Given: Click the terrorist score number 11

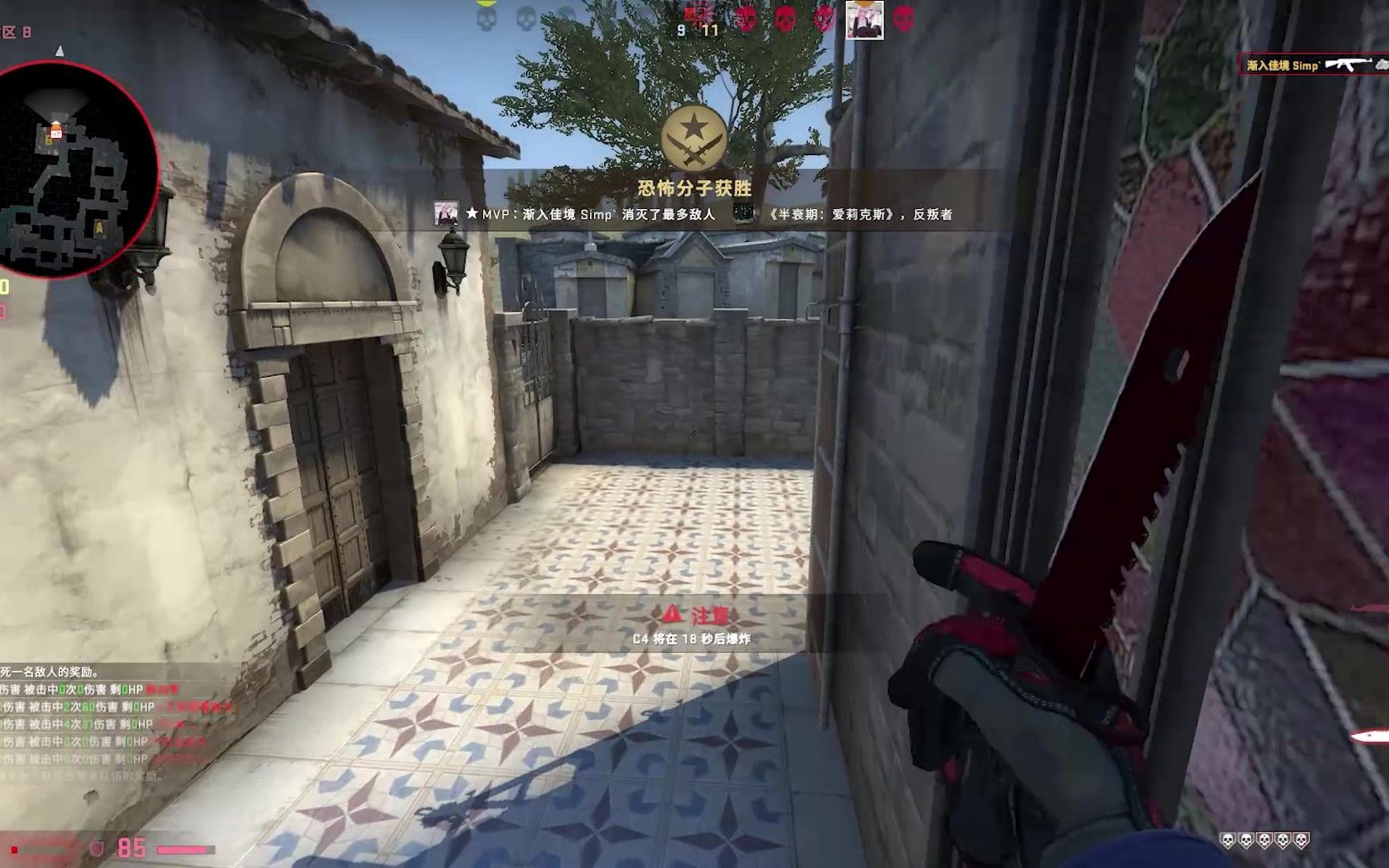Looking at the screenshot, I should click(711, 31).
